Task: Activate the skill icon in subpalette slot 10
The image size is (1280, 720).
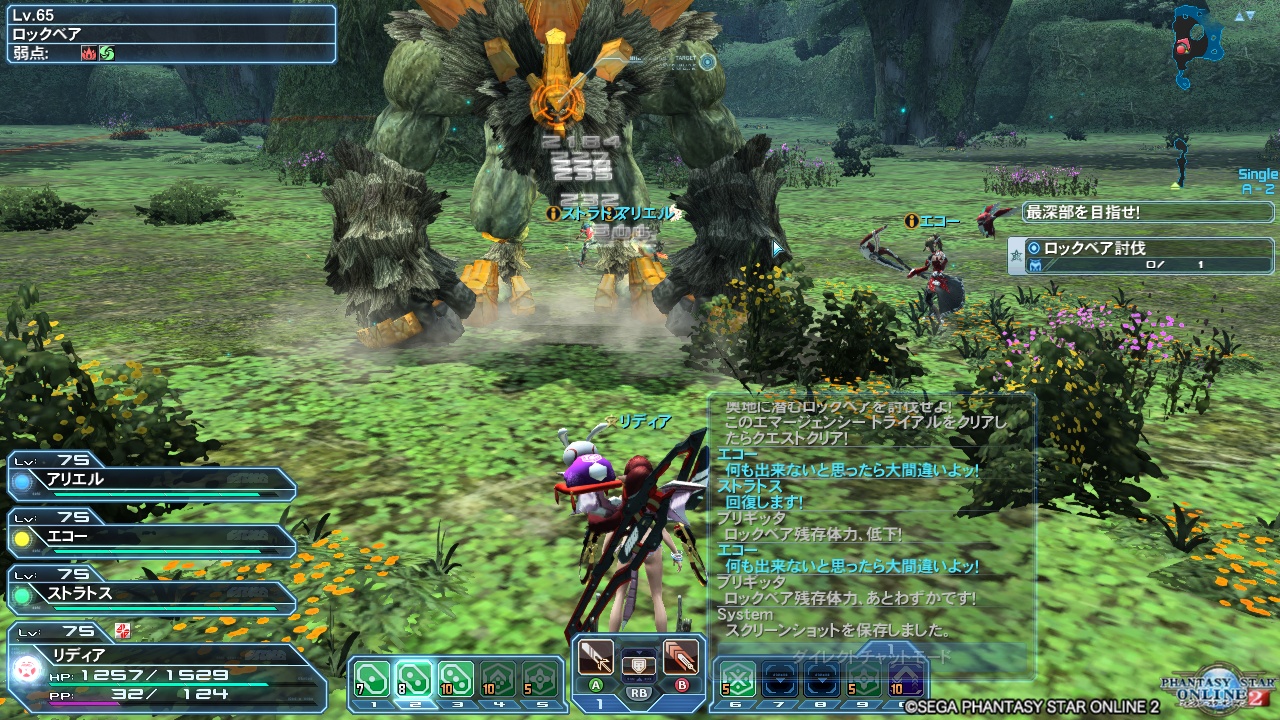Action: pos(905,678)
